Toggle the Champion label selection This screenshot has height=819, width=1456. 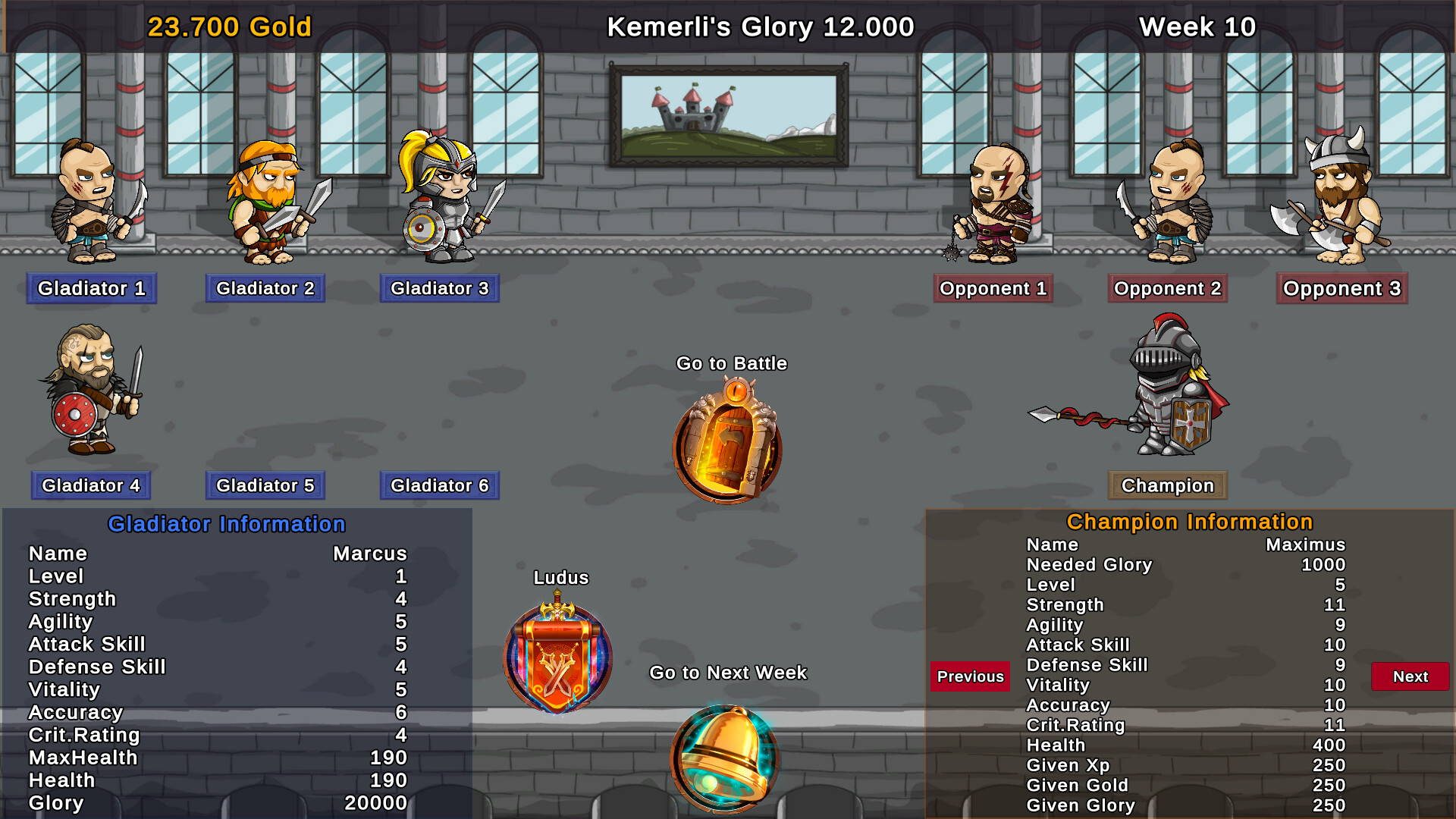[x=1167, y=485]
